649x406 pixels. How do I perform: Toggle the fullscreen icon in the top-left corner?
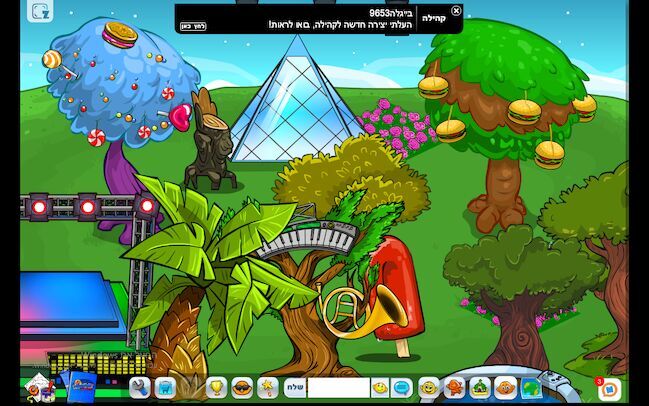point(40,11)
